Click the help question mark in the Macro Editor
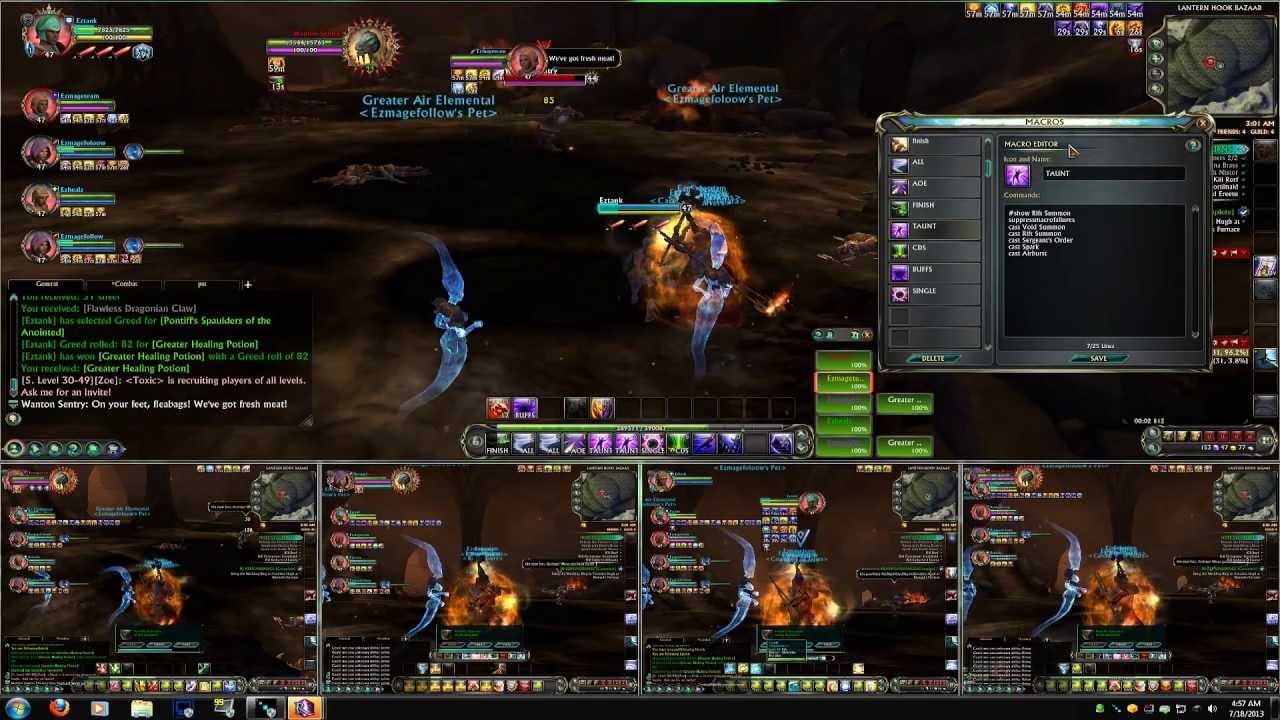The height and width of the screenshot is (720, 1280). (x=1193, y=145)
